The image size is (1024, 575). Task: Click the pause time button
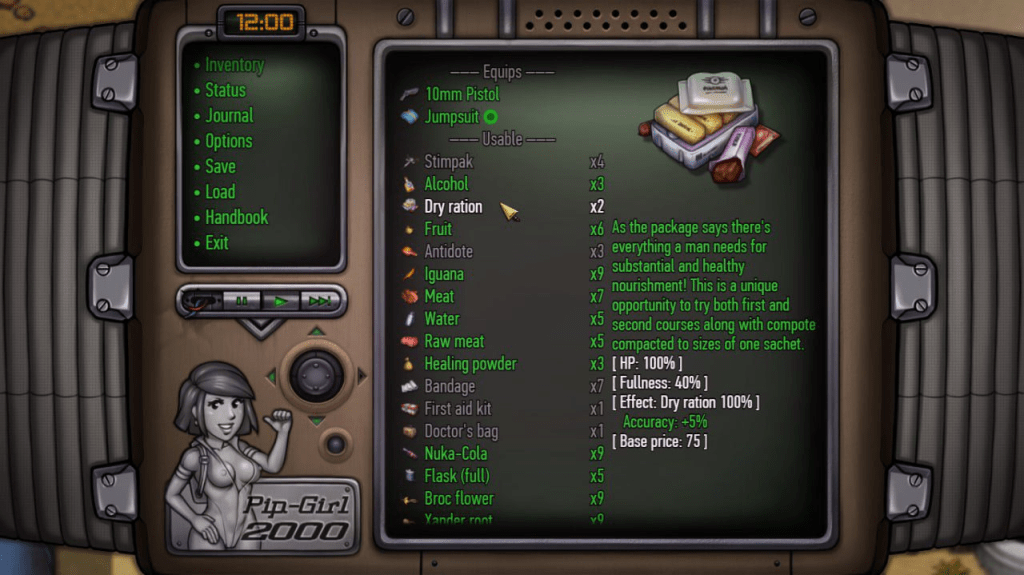[242, 300]
